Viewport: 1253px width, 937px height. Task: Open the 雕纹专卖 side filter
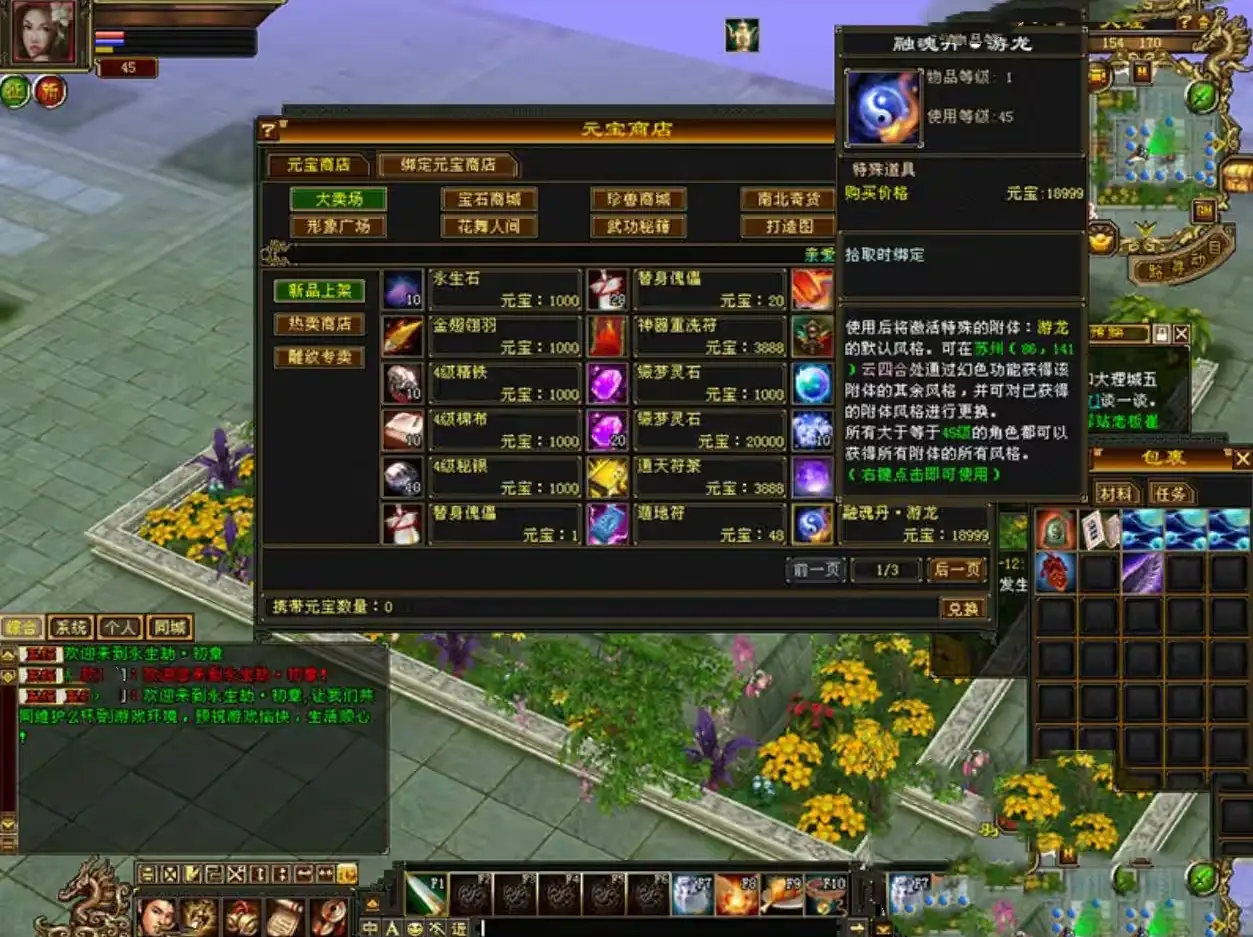point(319,357)
